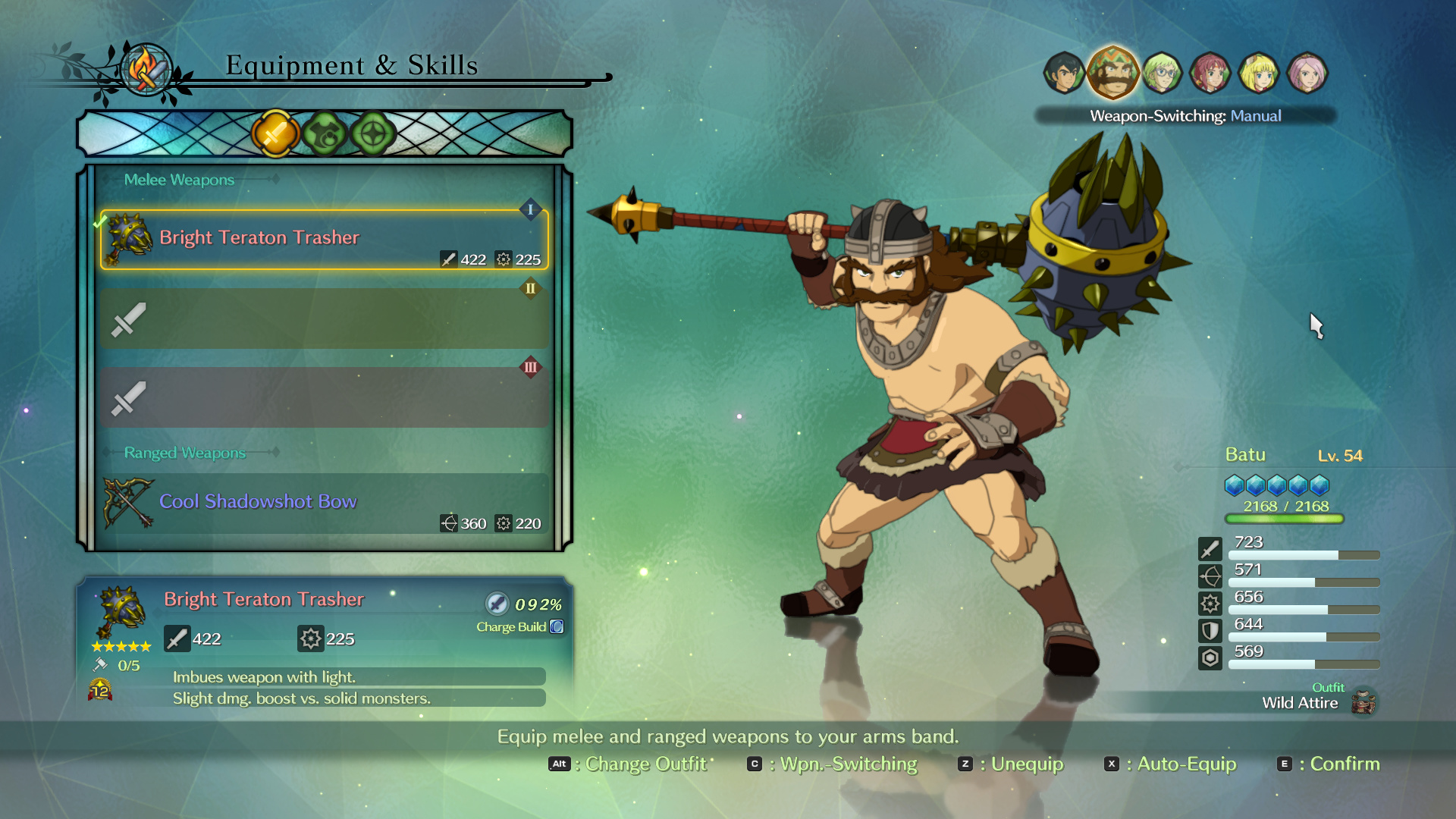Switch to the red-haired girl's portrait
Screen dimensions: 1456x819
(1210, 74)
